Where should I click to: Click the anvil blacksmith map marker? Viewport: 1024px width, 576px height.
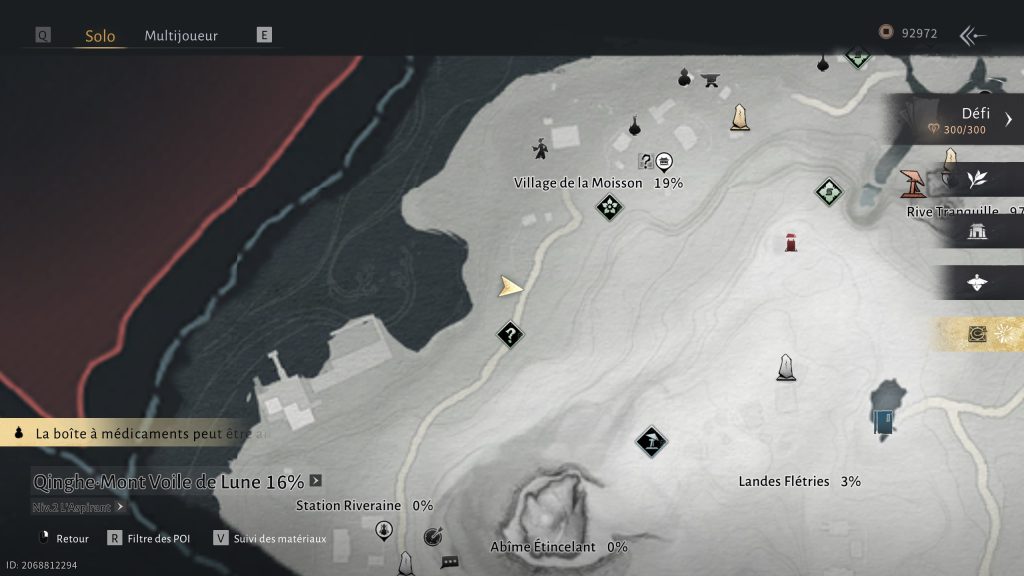712,79
